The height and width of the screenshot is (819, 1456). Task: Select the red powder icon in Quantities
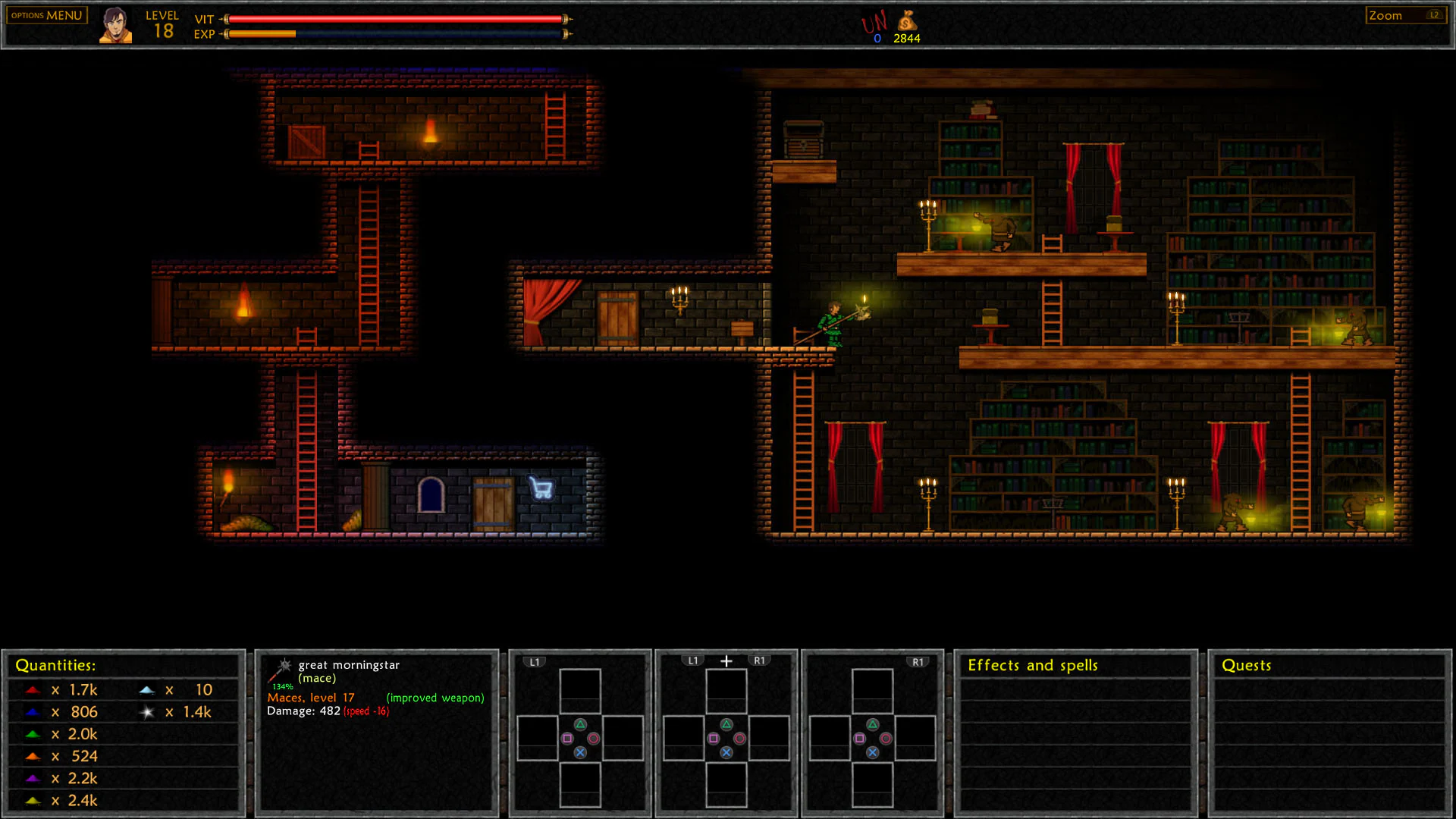32,689
